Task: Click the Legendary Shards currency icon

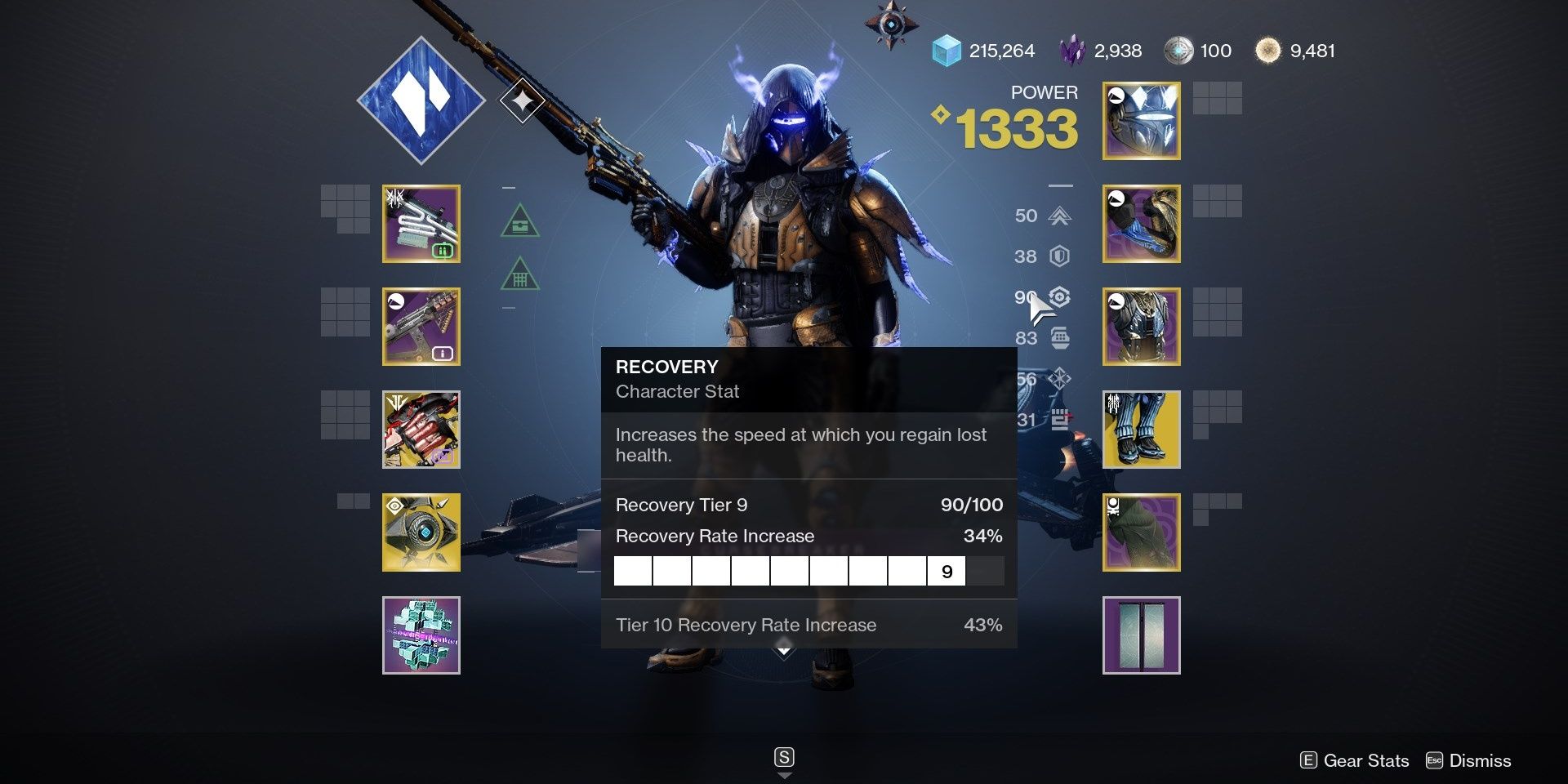Action: pyautogui.click(x=1074, y=51)
